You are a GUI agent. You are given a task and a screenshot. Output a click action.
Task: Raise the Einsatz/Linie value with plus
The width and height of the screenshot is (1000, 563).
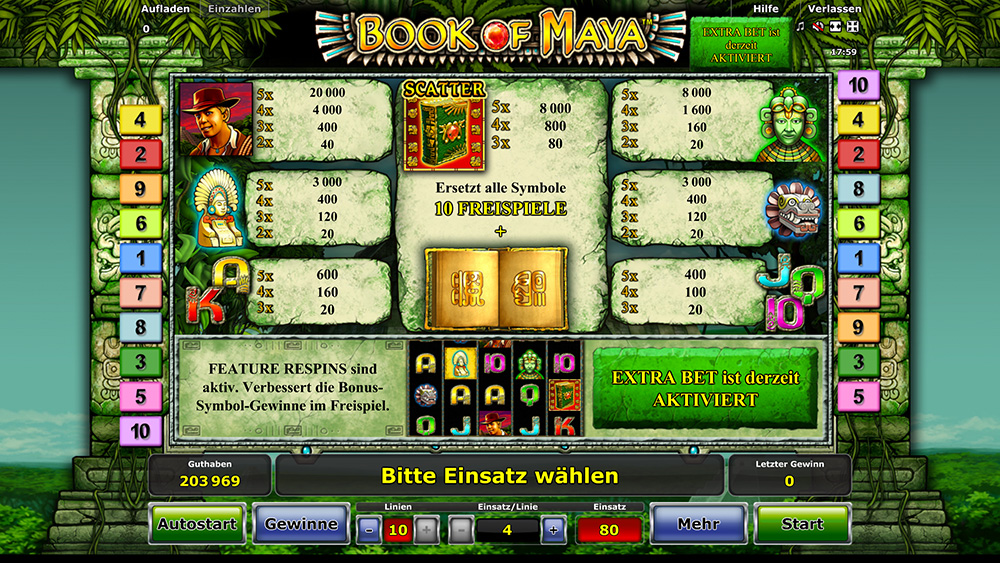click(x=553, y=530)
